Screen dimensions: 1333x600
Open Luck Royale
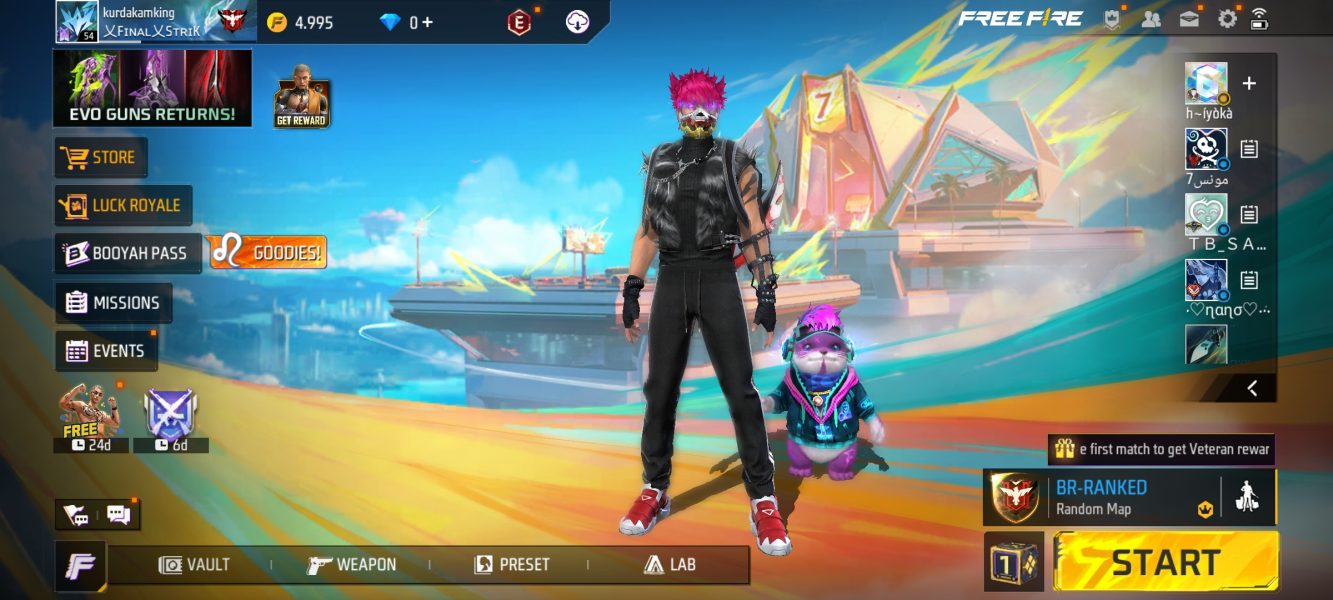coord(123,206)
